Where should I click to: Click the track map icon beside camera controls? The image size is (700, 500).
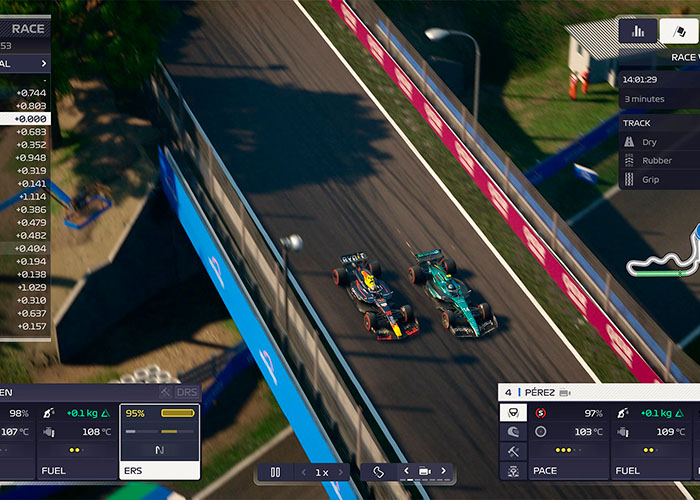click(378, 472)
